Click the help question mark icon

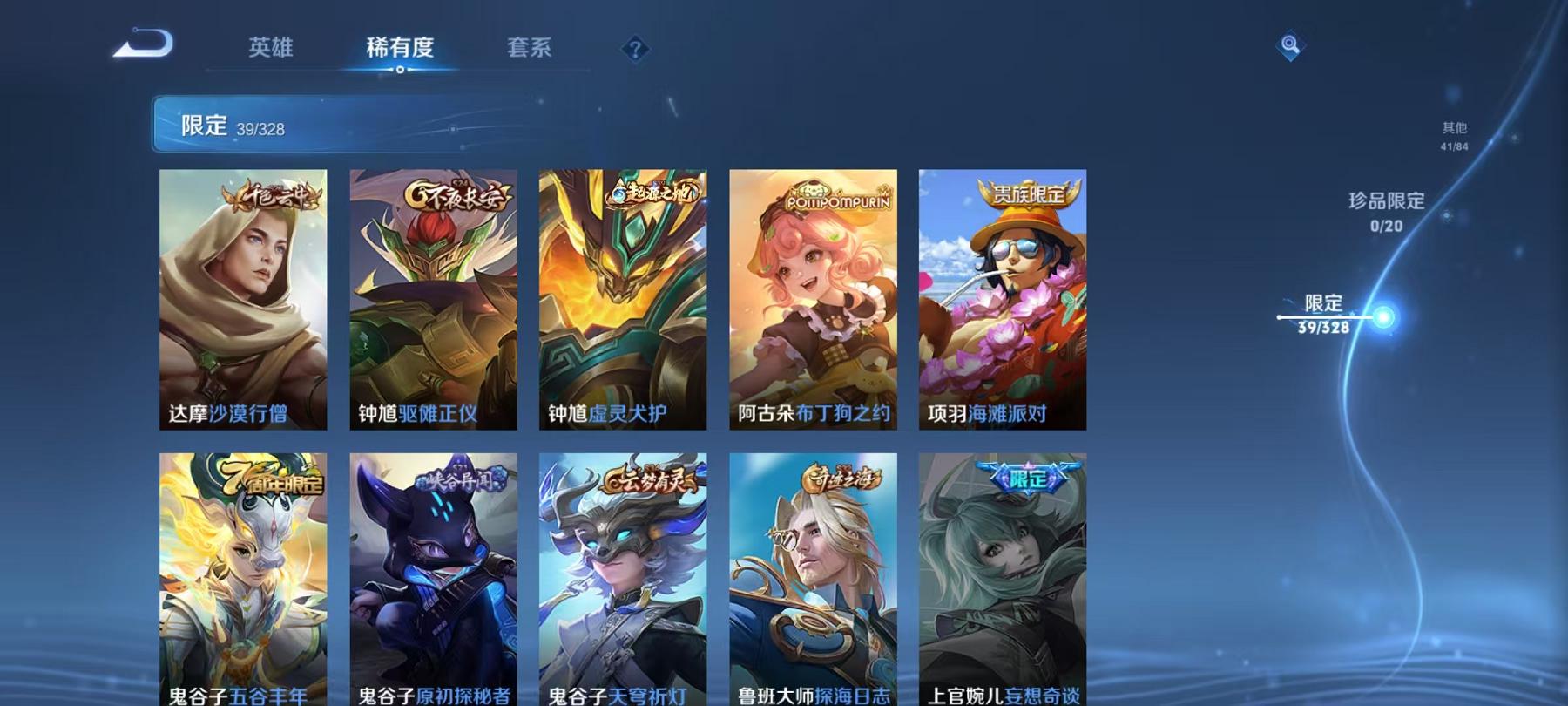635,50
